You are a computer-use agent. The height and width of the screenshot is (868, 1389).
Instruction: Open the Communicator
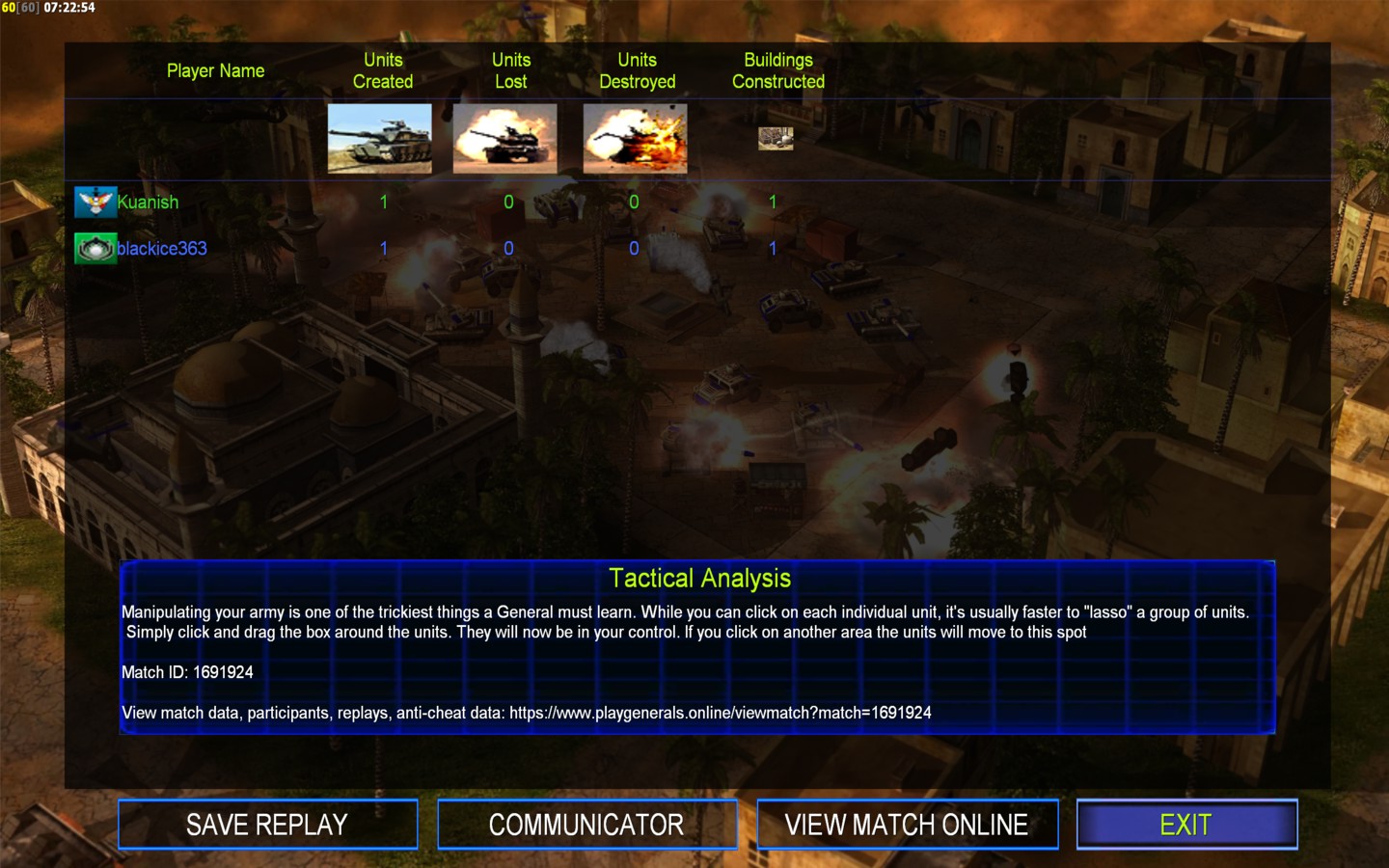(x=586, y=825)
